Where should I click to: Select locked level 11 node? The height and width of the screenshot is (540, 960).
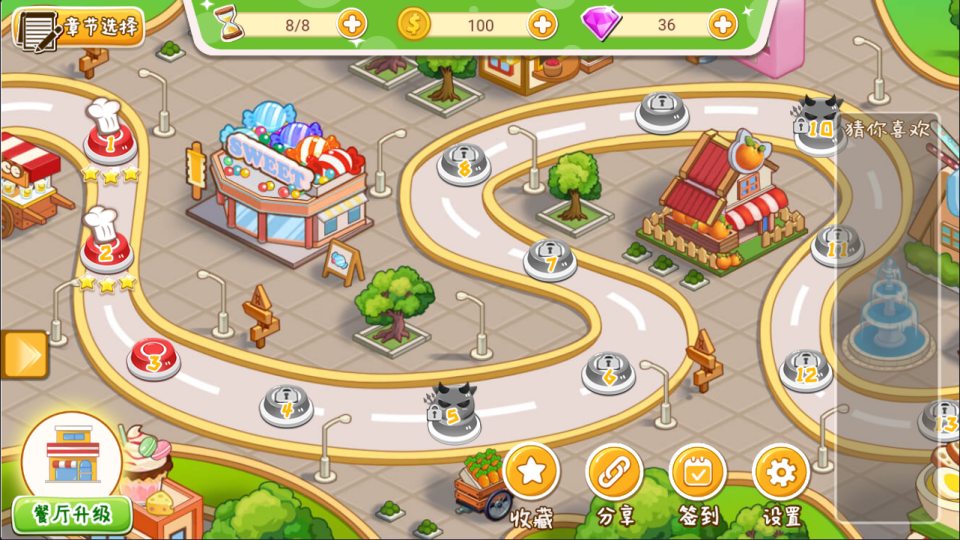(837, 245)
